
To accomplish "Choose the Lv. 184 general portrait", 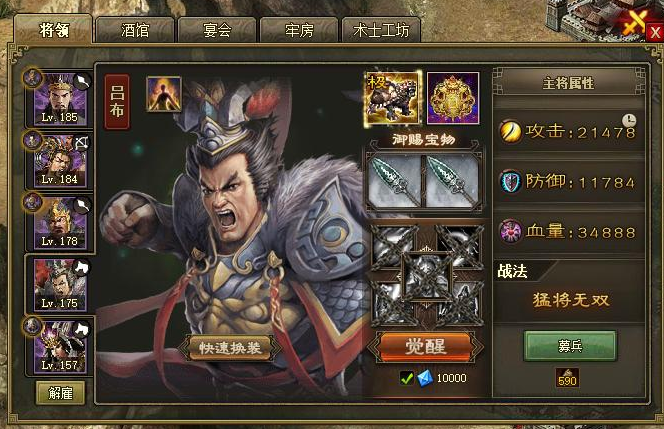I will click(60, 160).
